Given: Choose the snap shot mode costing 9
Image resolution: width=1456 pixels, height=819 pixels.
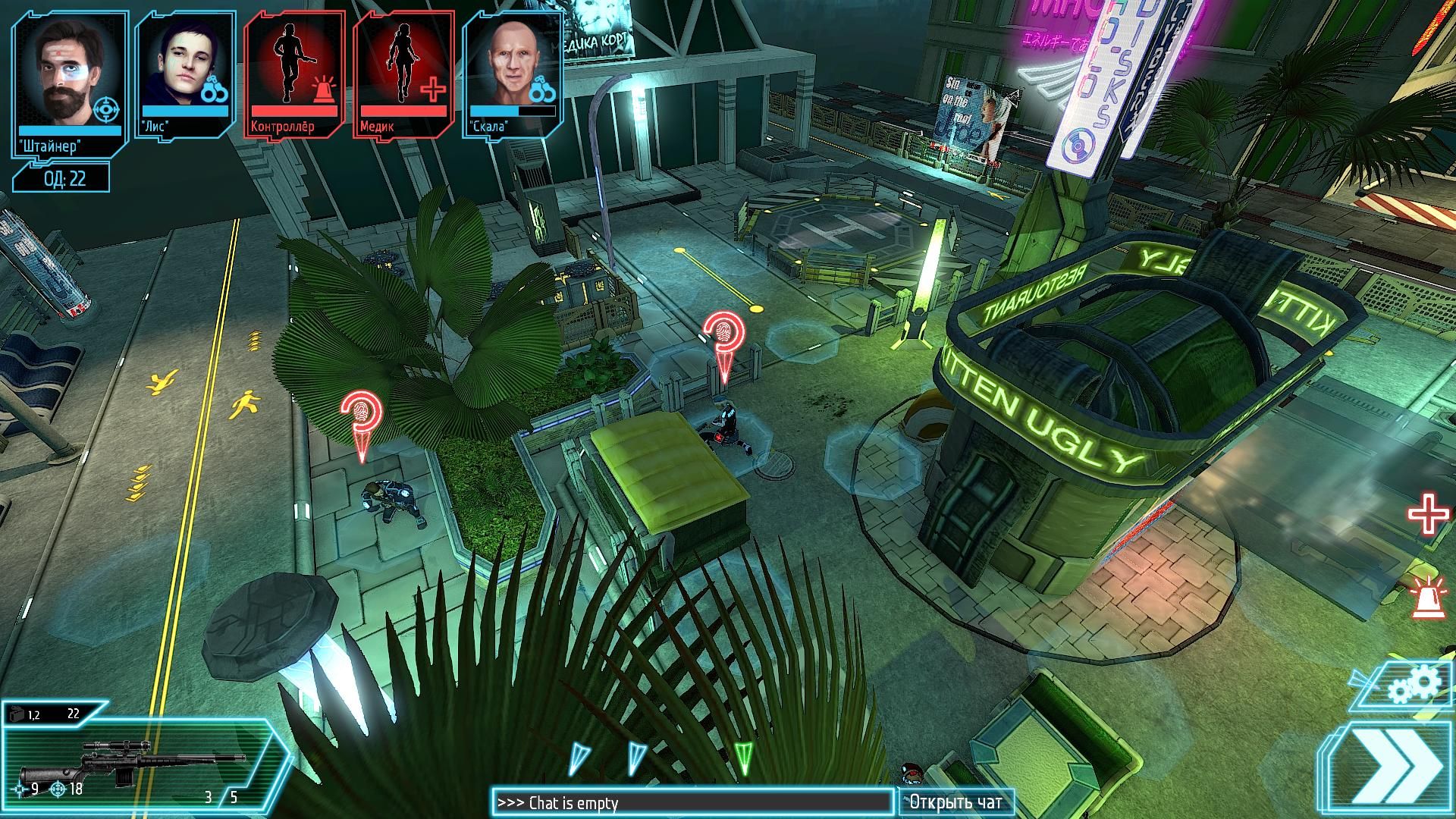Looking at the screenshot, I should (x=26, y=789).
